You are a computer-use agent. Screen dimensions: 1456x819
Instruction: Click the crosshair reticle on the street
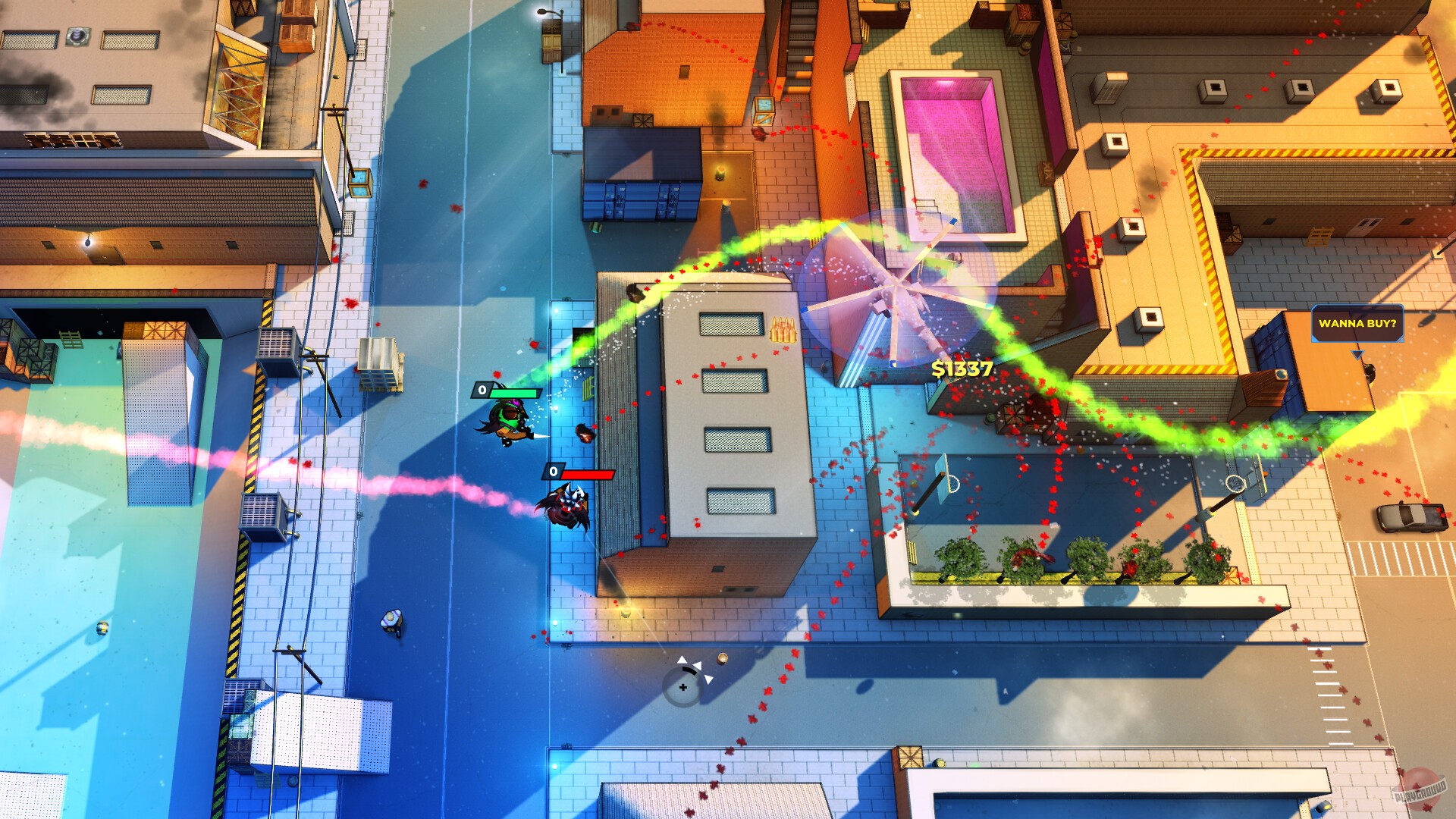click(682, 687)
